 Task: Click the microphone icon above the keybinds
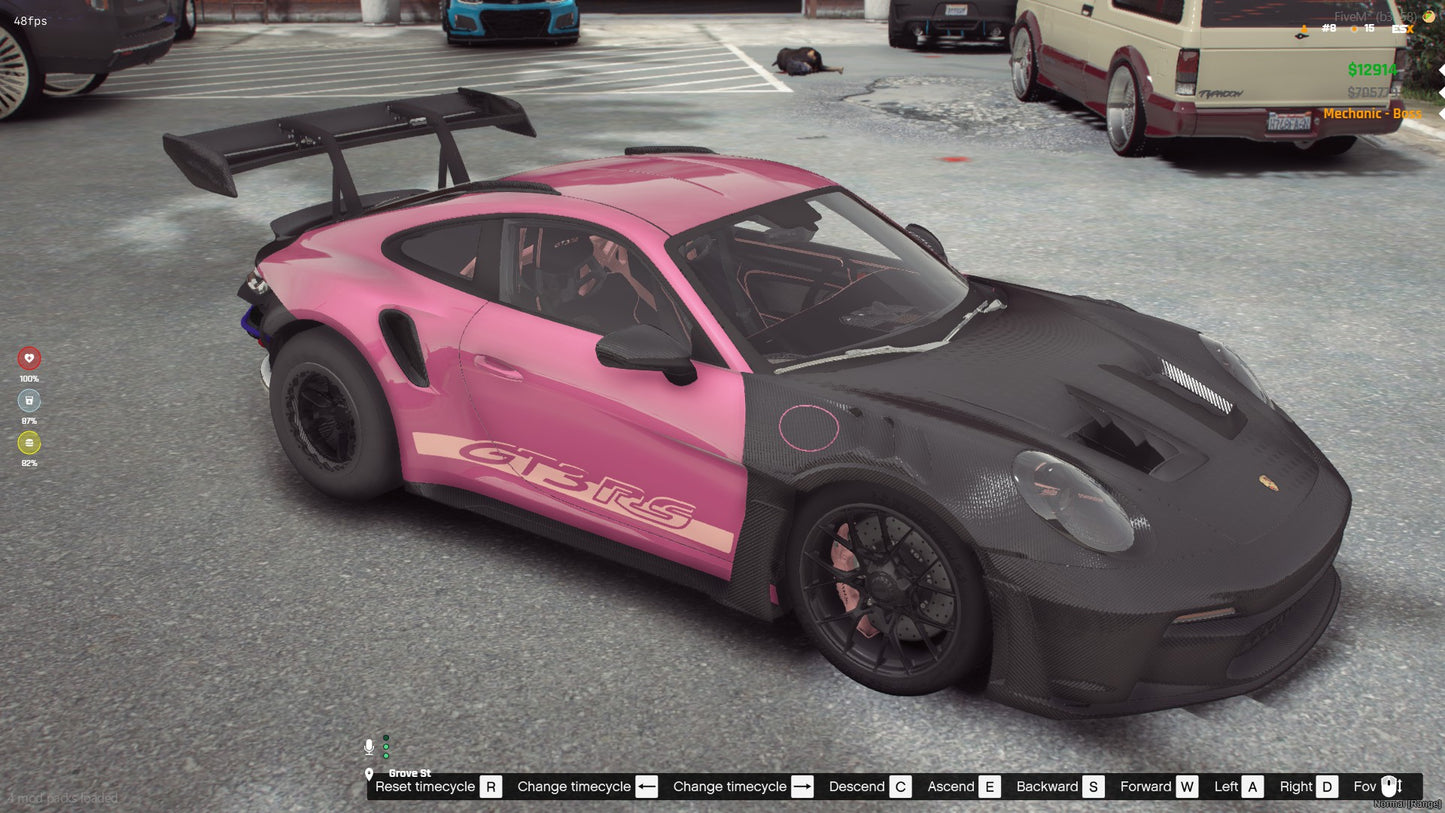click(x=369, y=746)
